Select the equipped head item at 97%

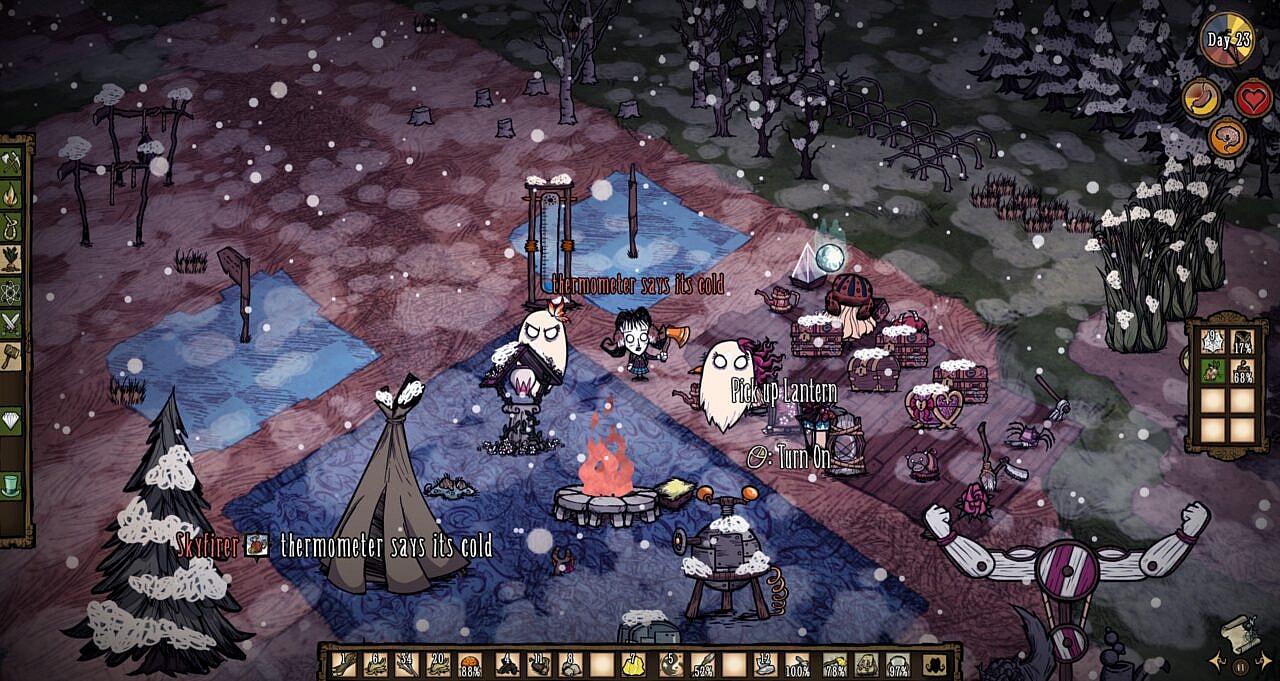coord(897,664)
